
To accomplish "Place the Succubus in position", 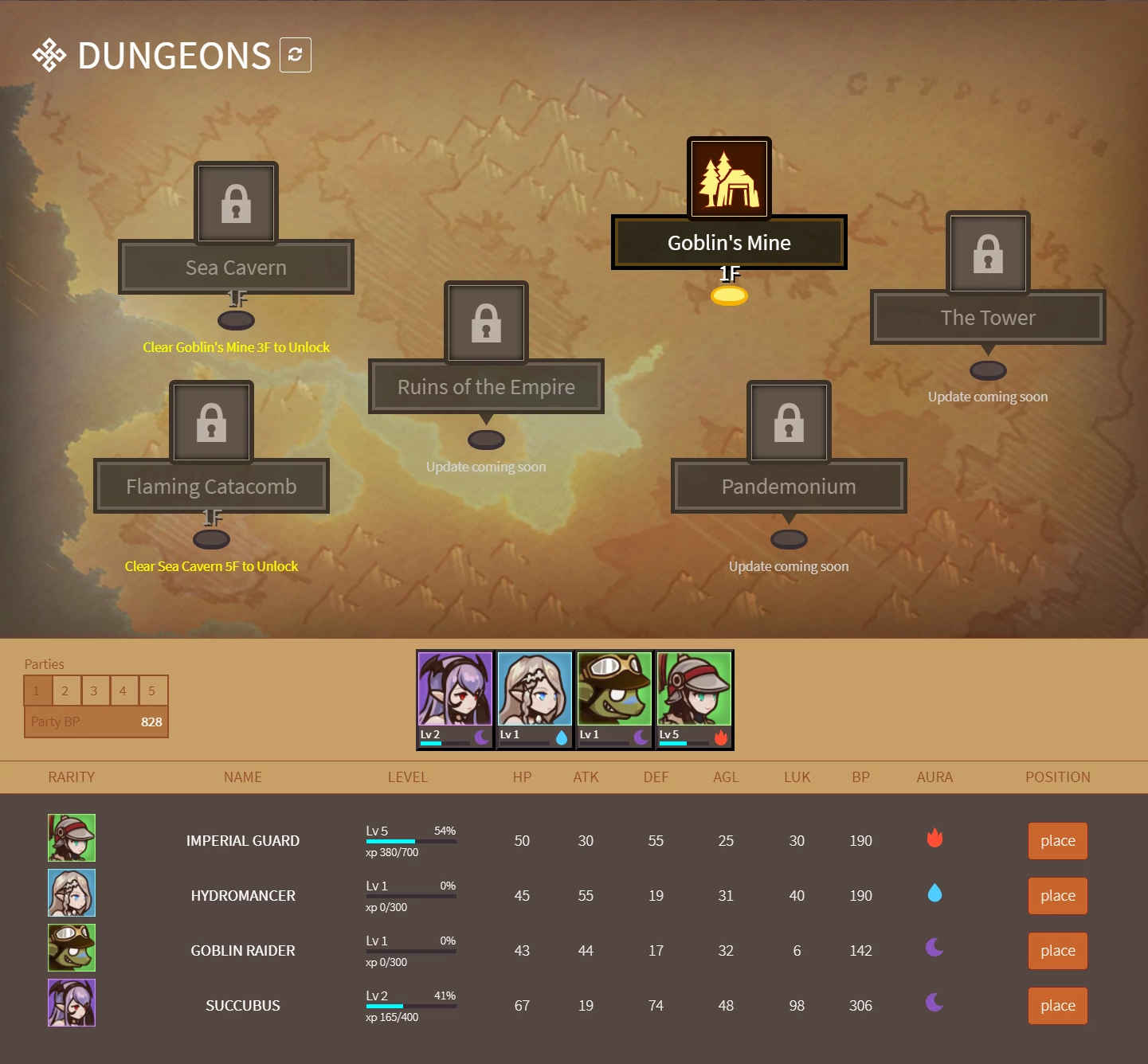I will pos(1057,1005).
